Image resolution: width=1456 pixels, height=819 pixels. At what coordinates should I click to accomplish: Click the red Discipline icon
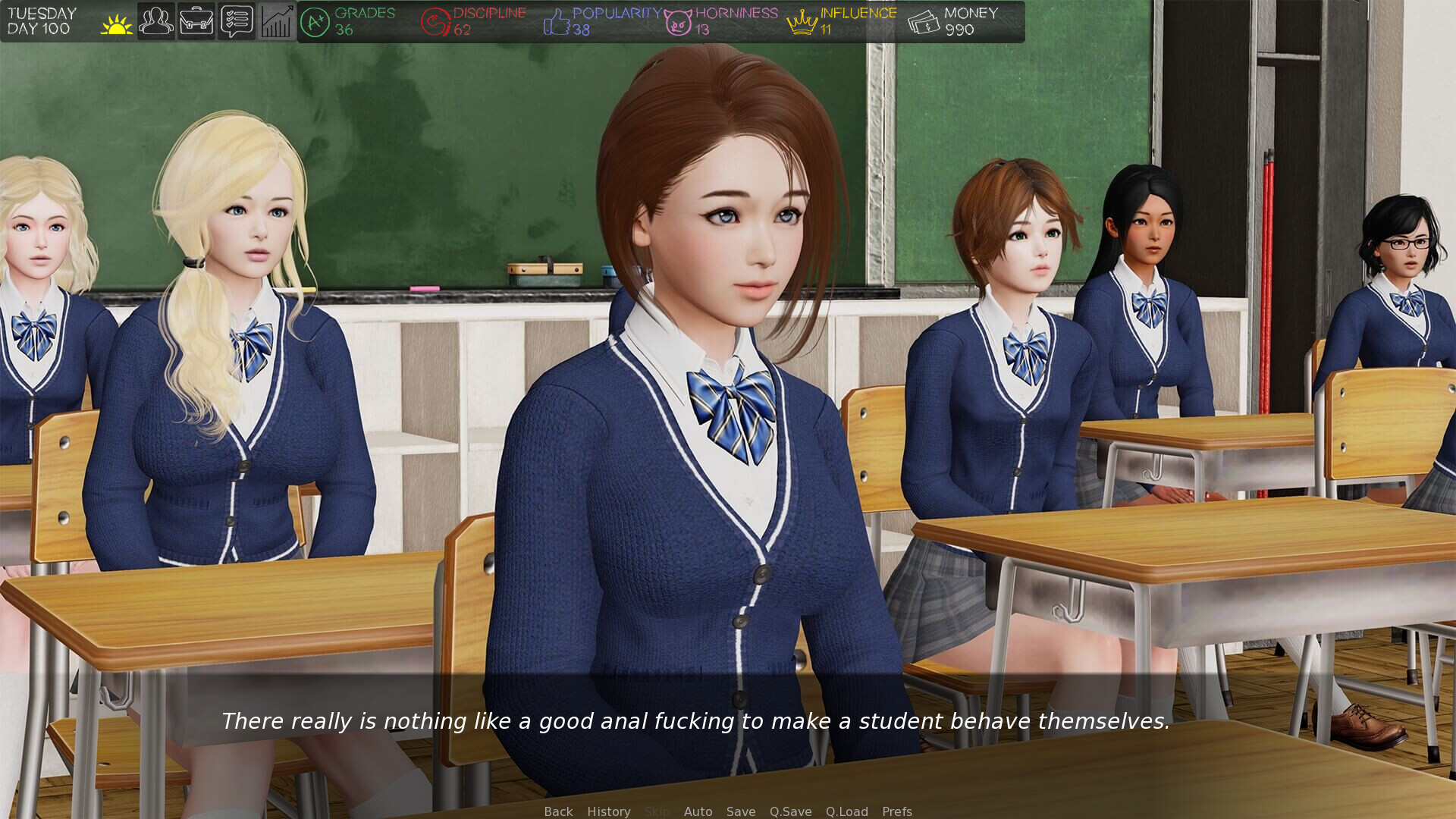tap(435, 20)
